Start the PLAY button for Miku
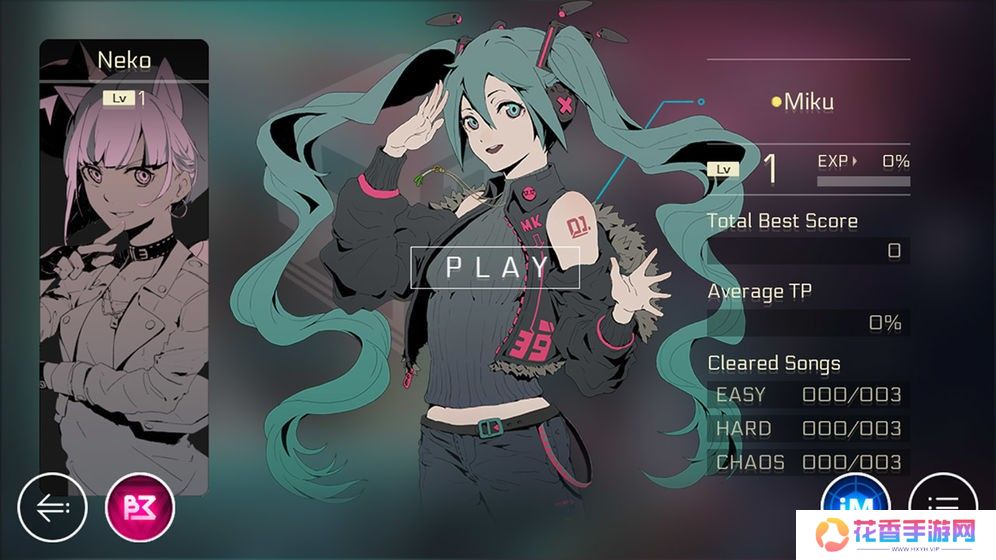 click(495, 267)
